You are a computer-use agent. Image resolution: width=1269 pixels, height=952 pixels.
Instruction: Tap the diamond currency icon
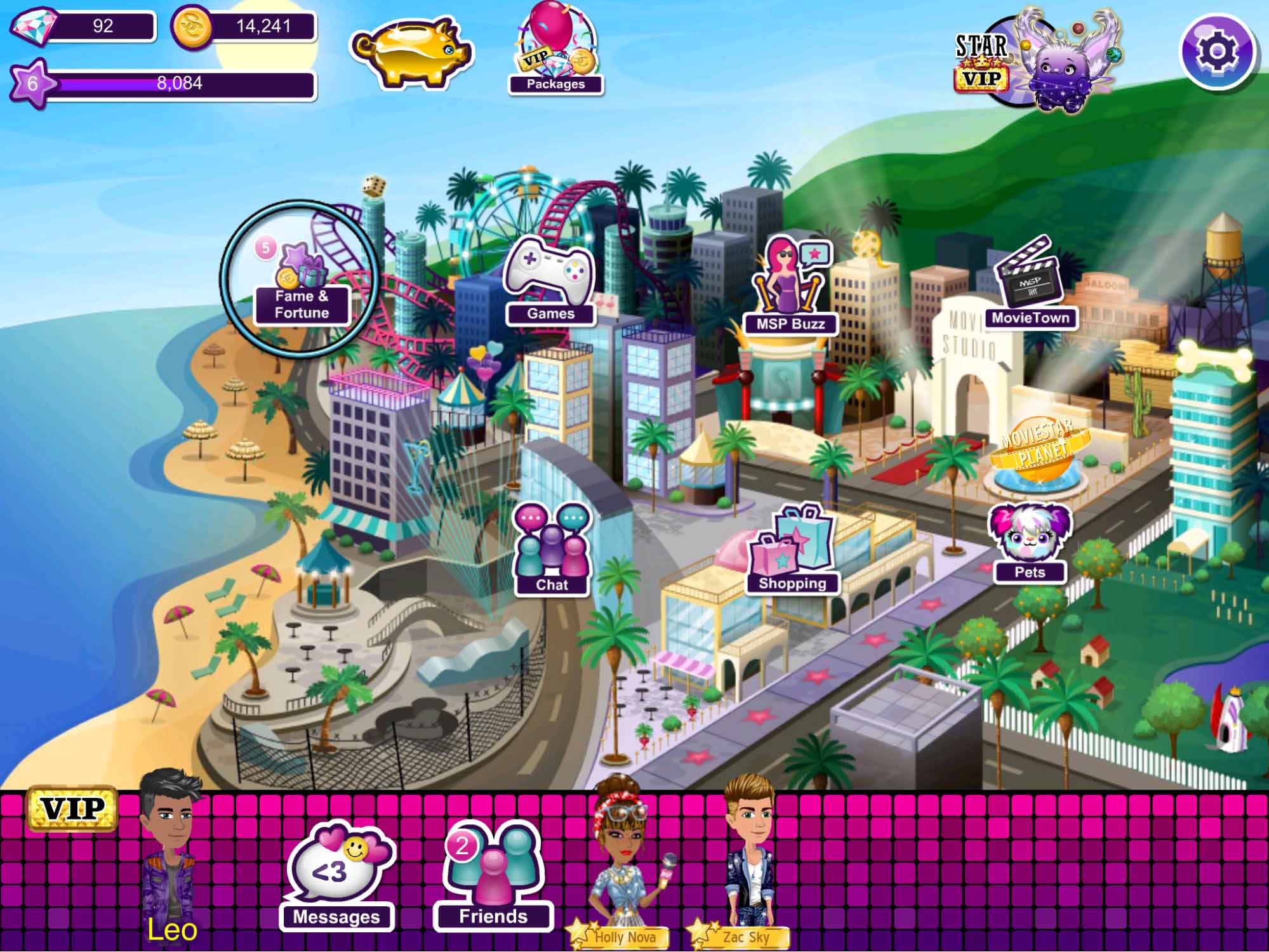coord(33,26)
